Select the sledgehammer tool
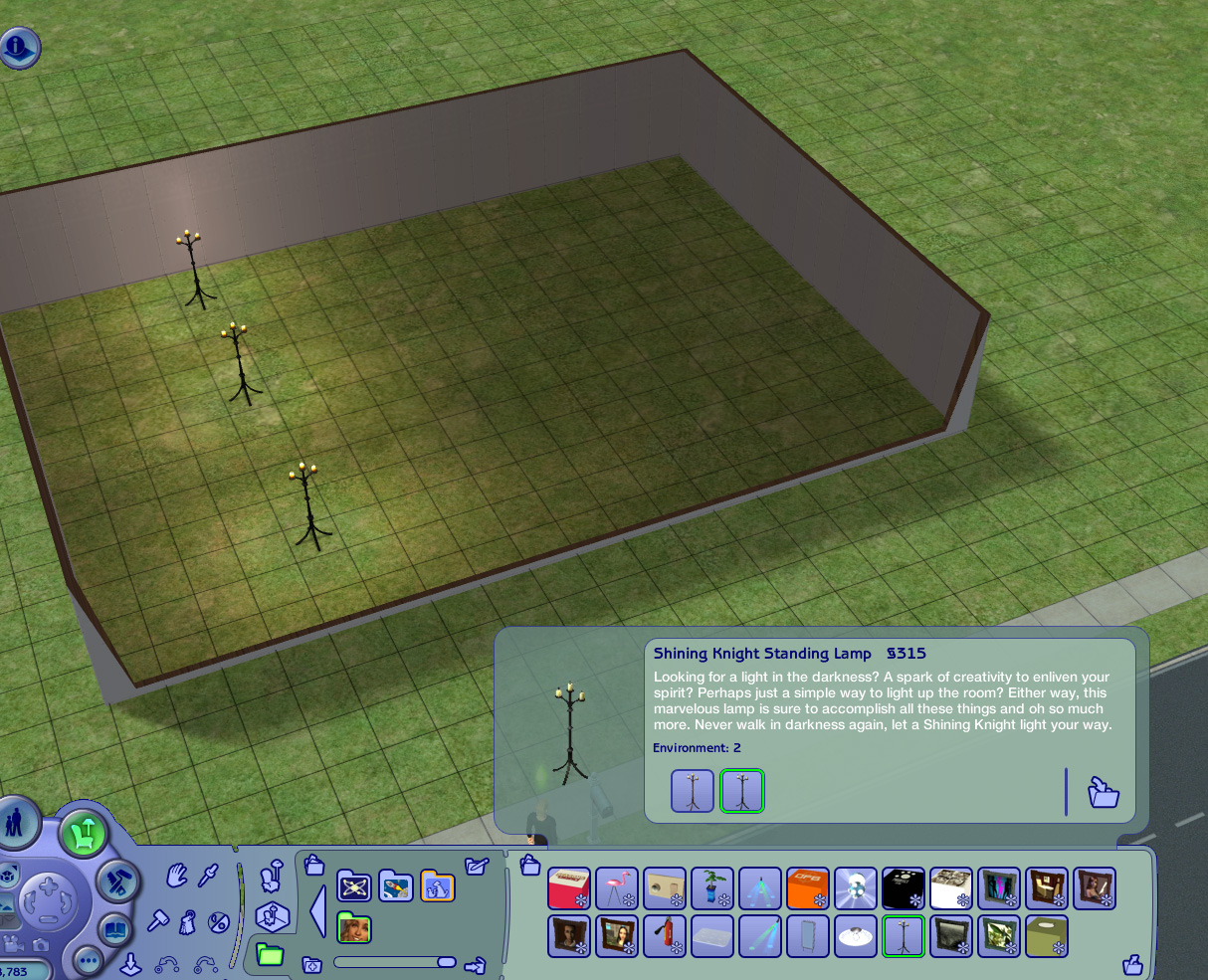Screen dimensions: 1208x980 pos(157,920)
